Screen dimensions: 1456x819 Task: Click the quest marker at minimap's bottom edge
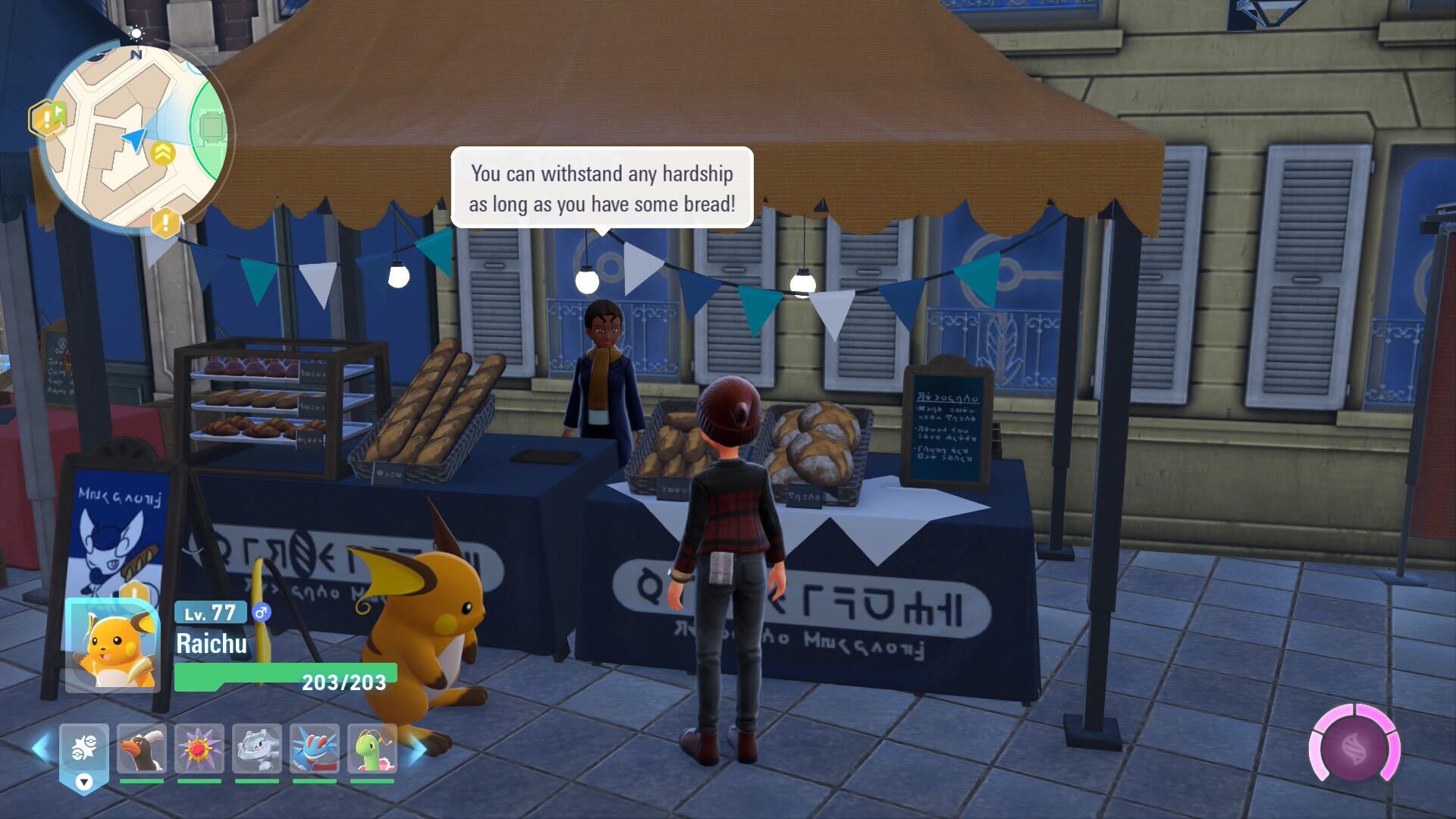click(165, 223)
